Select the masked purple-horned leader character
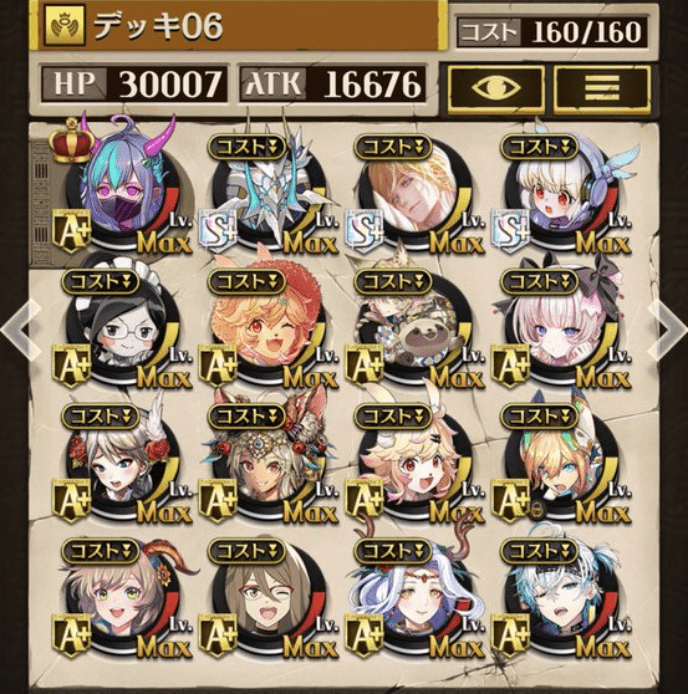Viewport: 688px width, 694px height. 127,190
